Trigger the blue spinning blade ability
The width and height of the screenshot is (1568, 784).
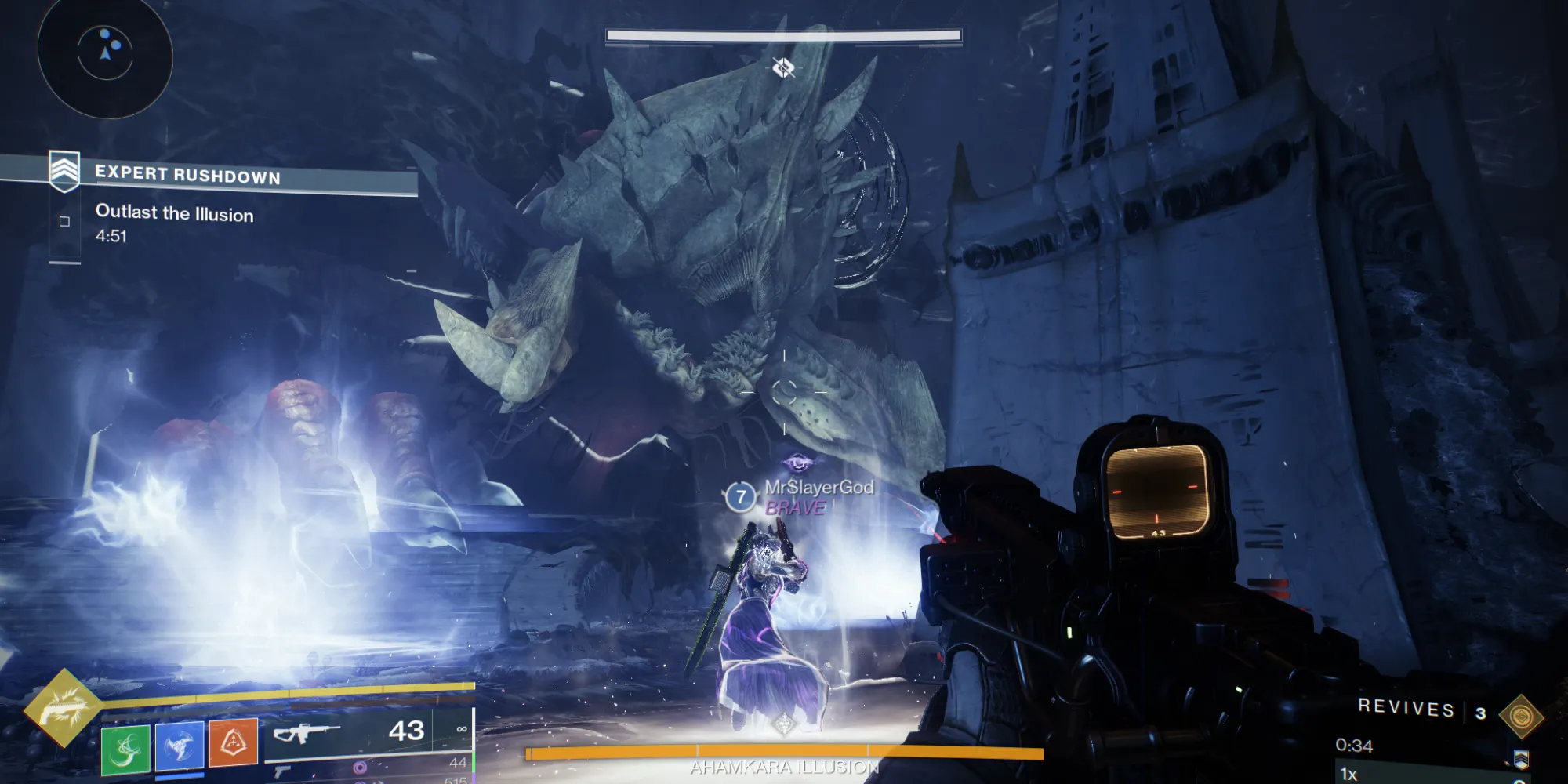180,745
